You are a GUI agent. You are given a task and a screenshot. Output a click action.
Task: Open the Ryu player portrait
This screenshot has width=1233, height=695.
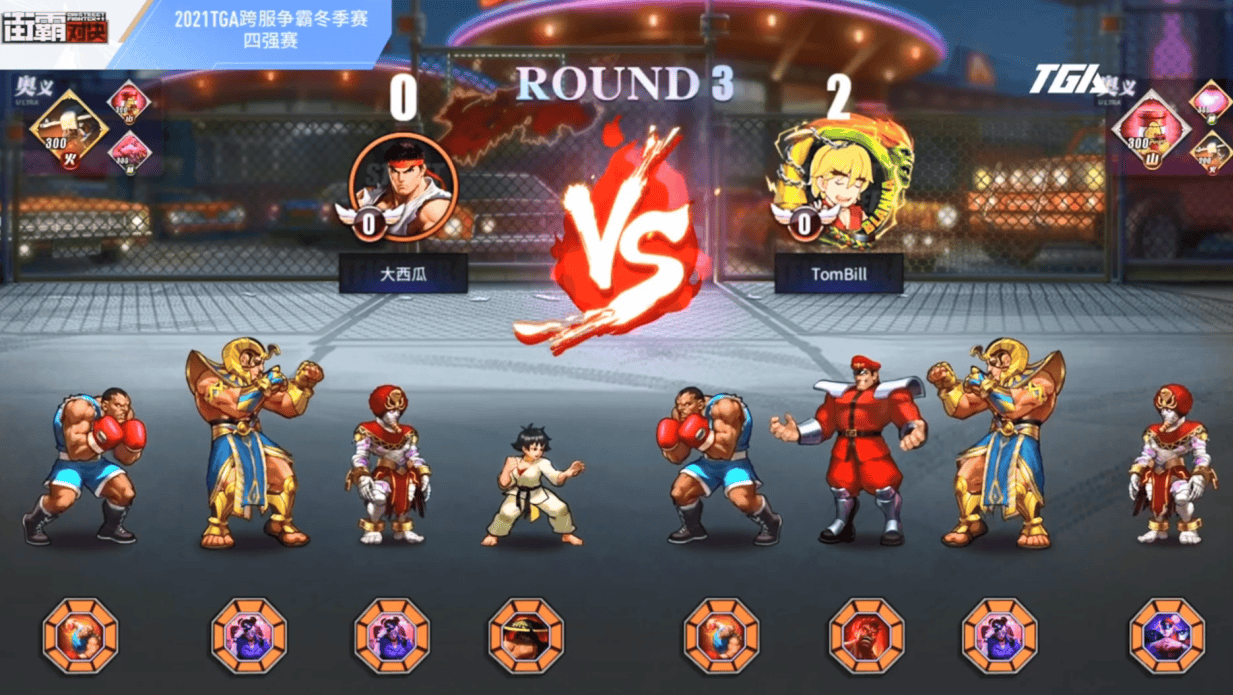click(404, 187)
